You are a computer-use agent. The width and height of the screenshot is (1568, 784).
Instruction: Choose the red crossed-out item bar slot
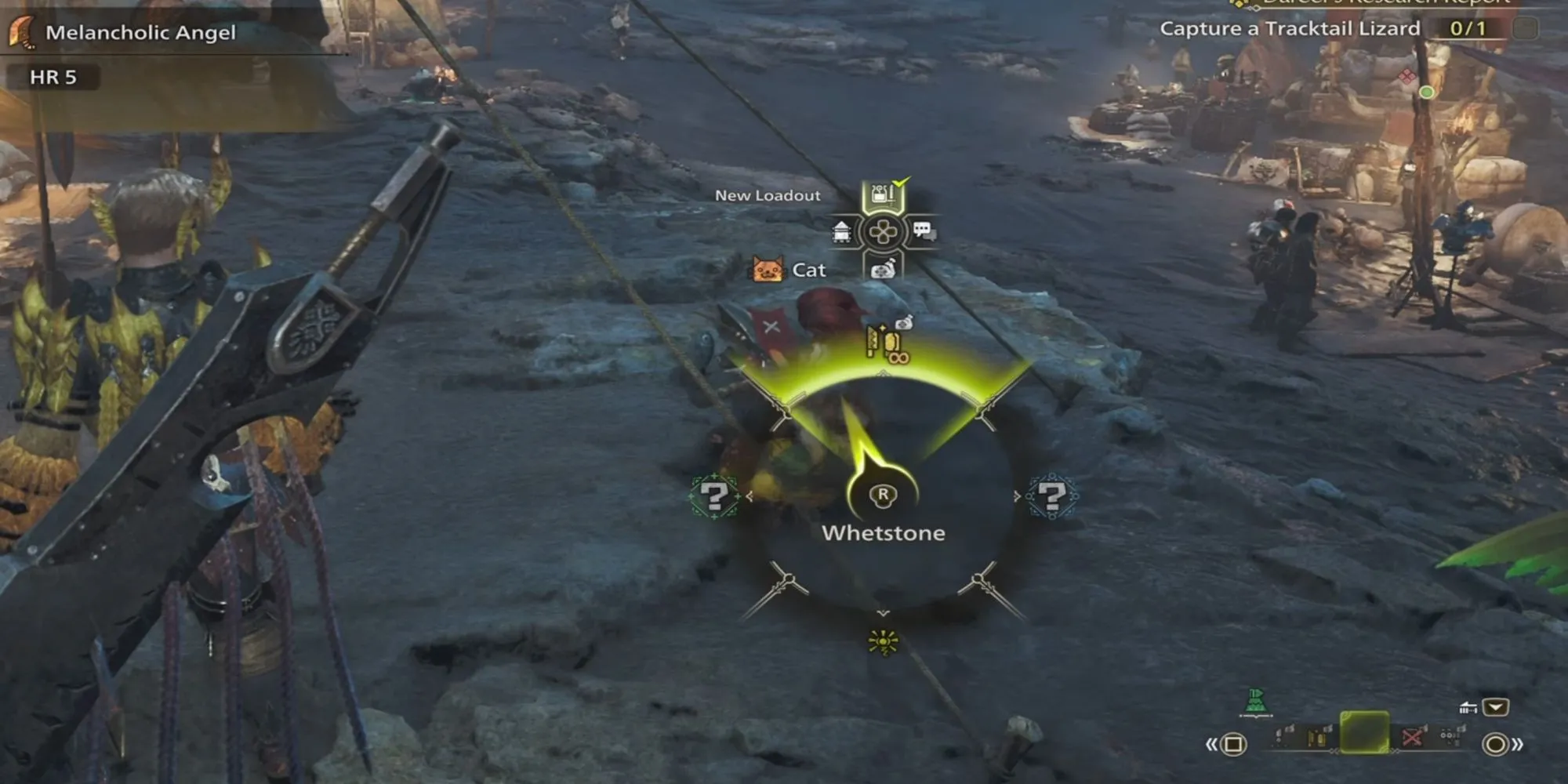click(x=1413, y=737)
